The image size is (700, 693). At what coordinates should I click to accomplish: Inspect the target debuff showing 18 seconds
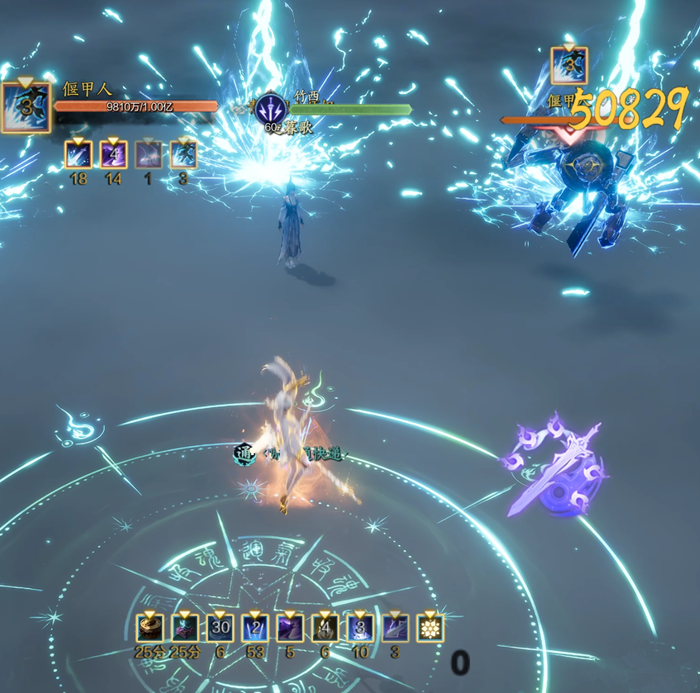(x=79, y=154)
